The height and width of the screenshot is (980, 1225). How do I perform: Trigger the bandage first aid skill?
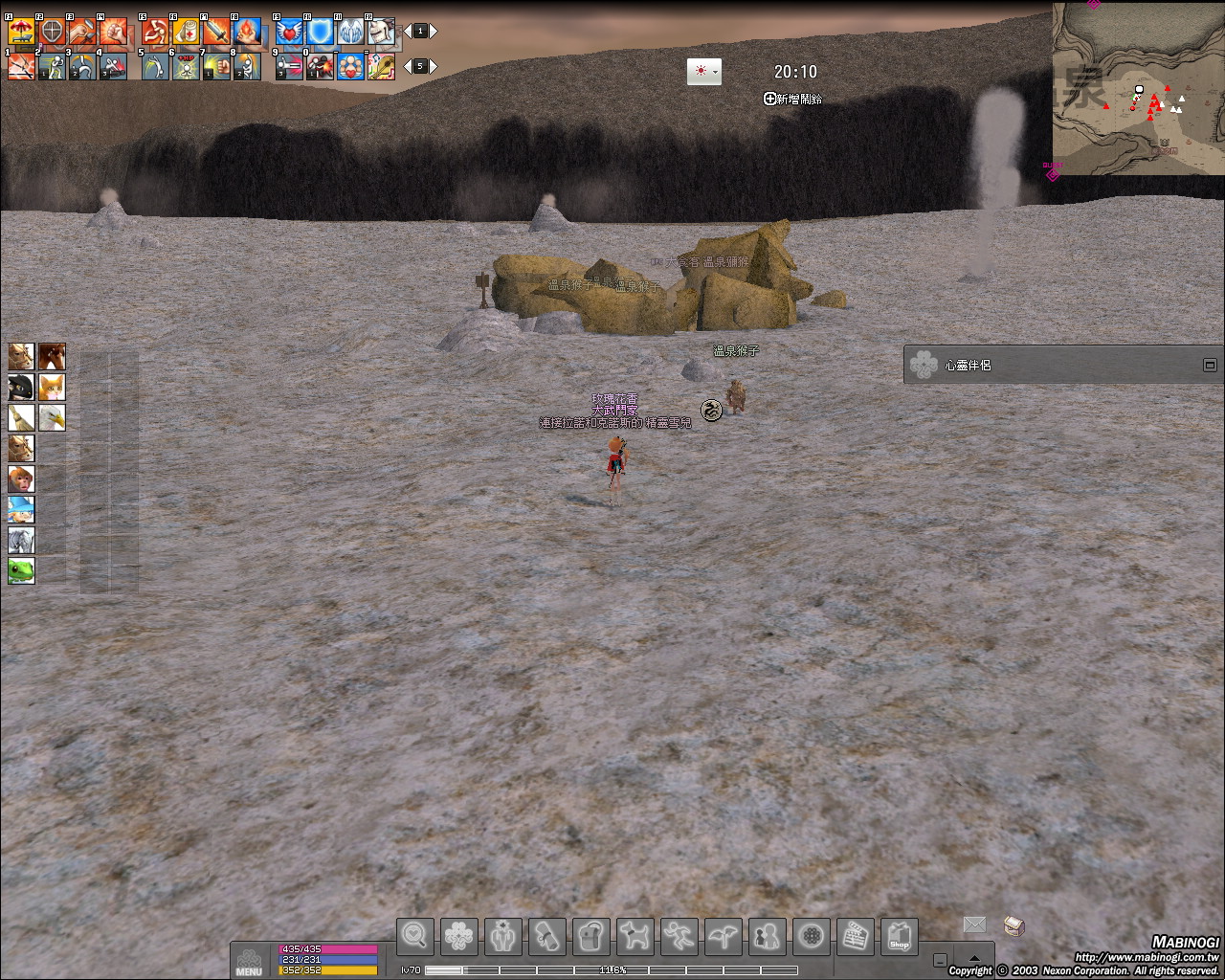186,33
